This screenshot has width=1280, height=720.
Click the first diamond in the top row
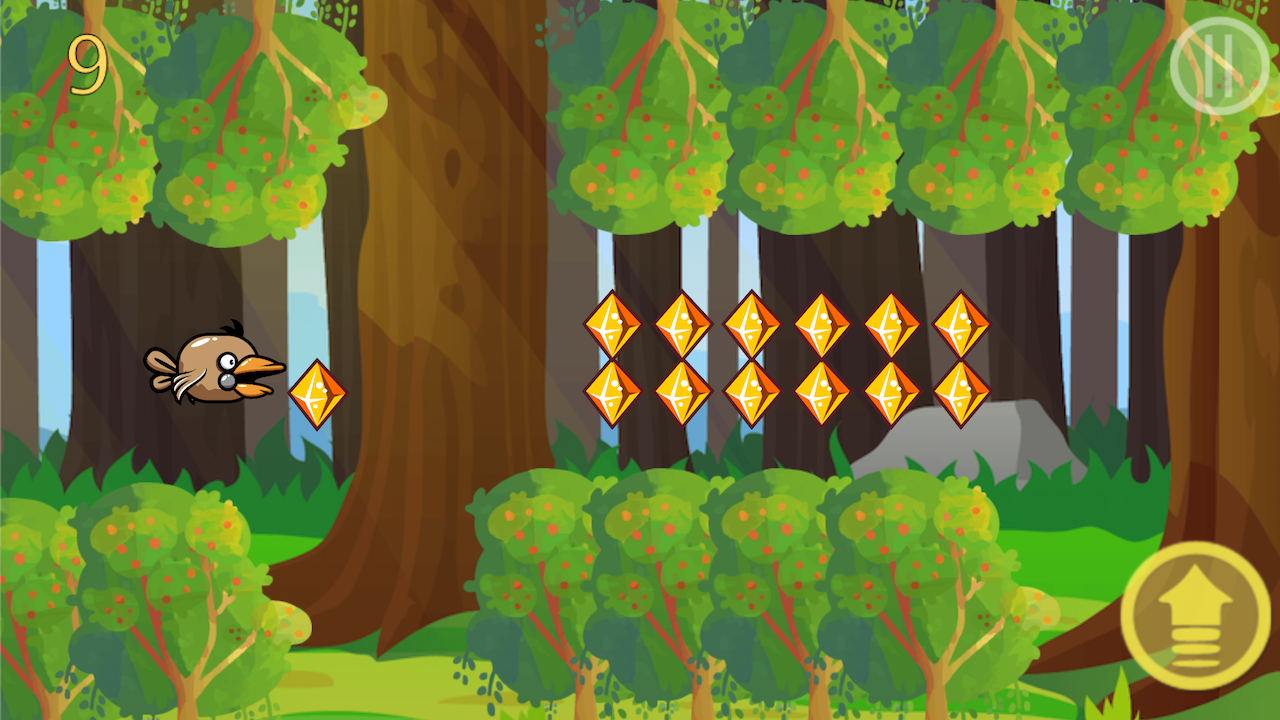coord(613,325)
